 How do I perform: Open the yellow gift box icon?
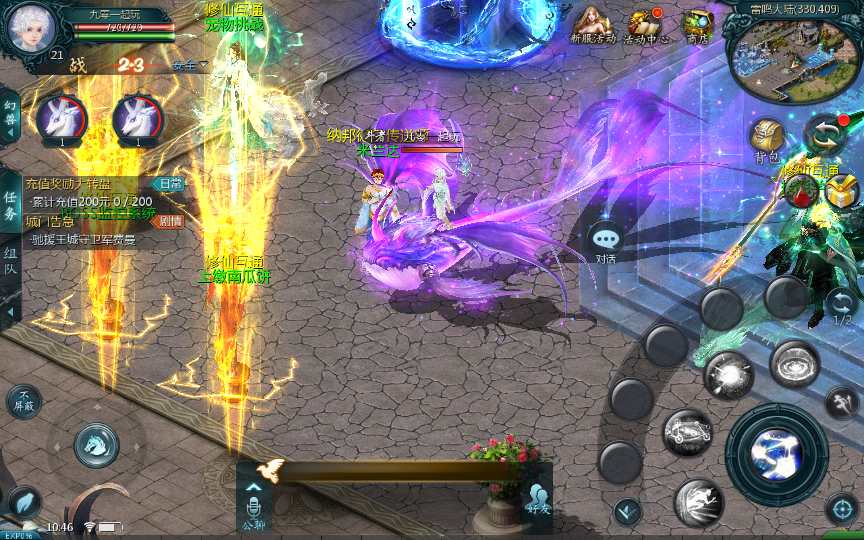point(842,189)
